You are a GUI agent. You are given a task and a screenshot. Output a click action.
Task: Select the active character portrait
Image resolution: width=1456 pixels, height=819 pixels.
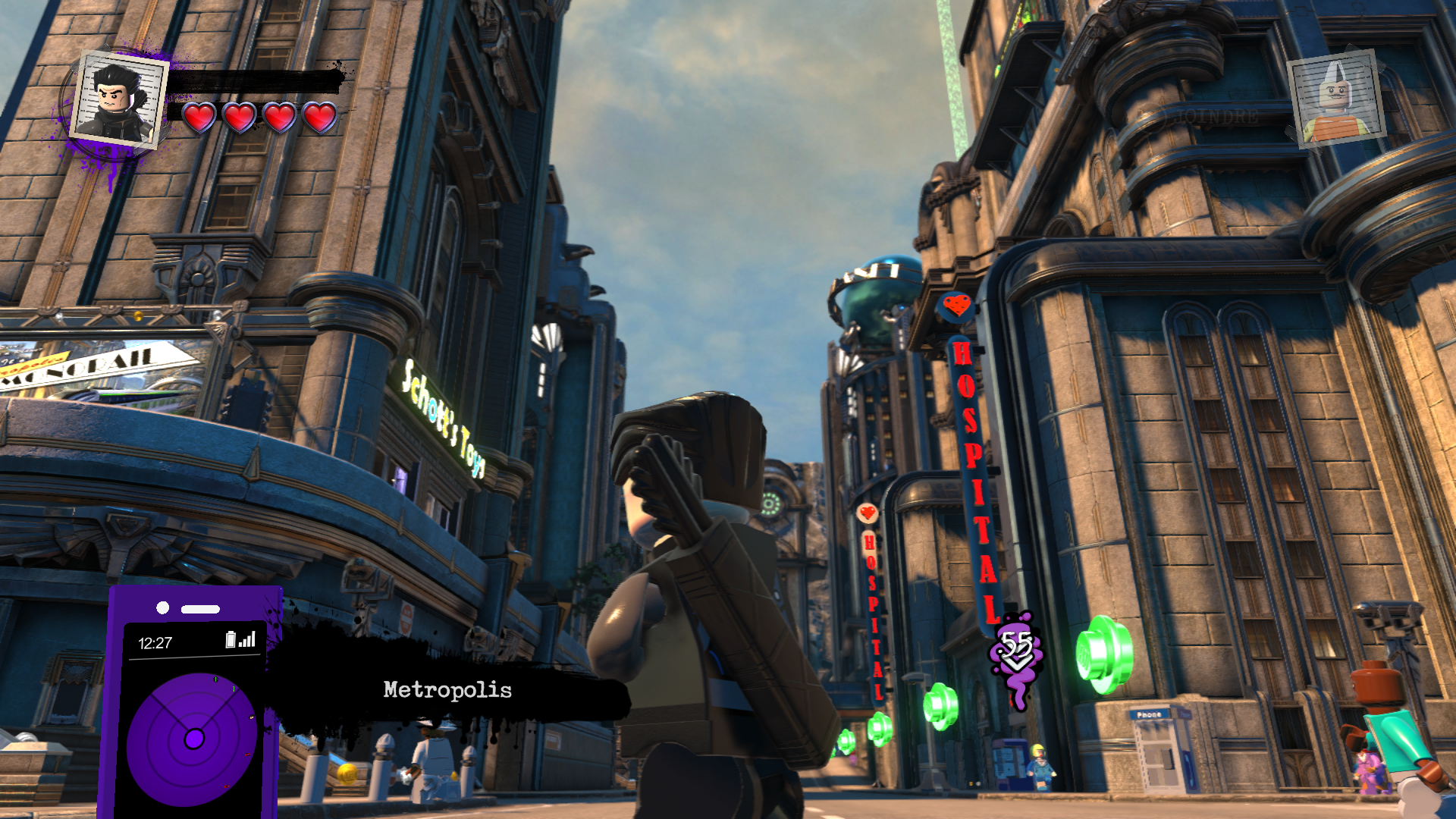119,99
